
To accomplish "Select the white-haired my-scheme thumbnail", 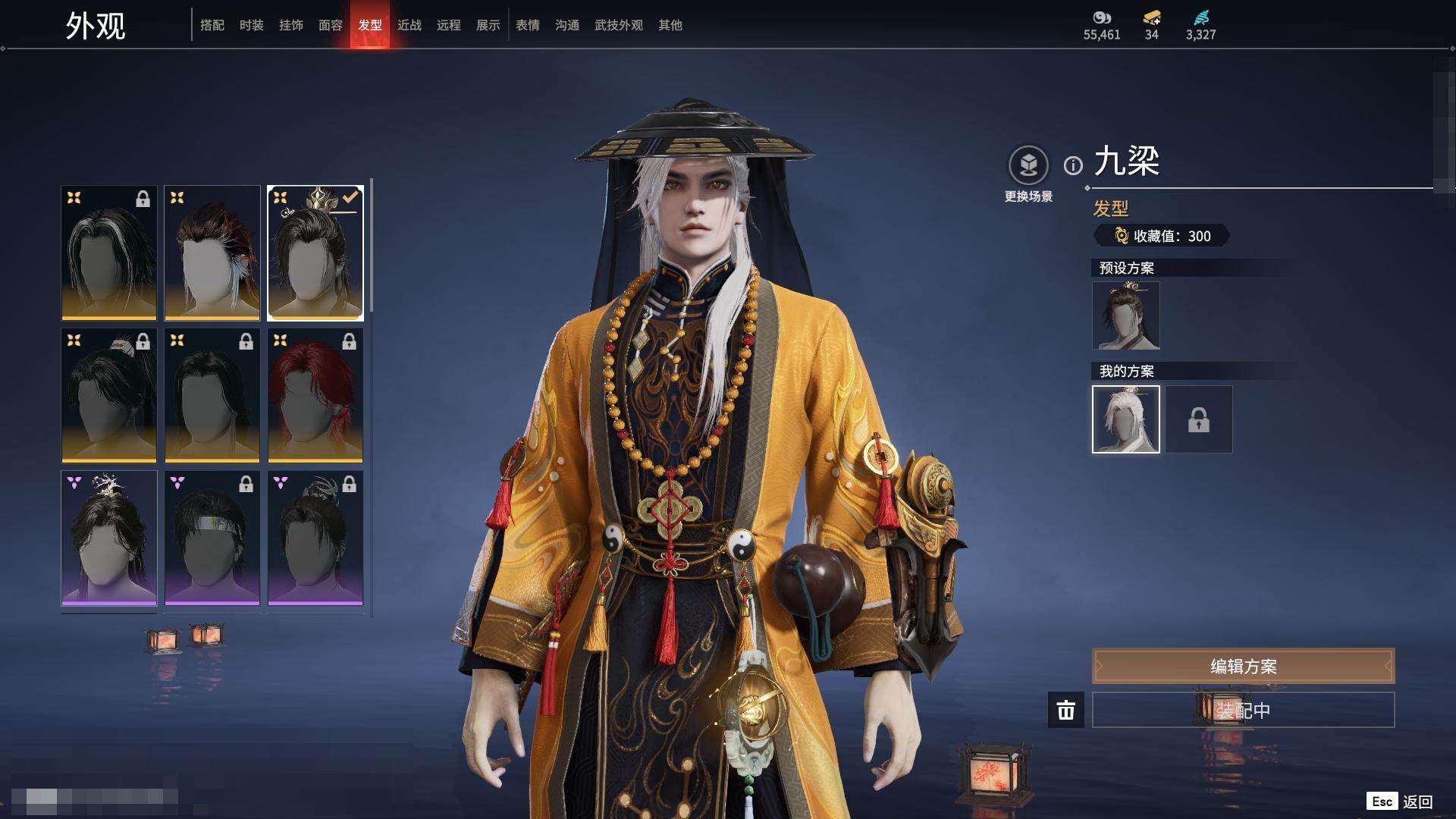I will (1125, 419).
